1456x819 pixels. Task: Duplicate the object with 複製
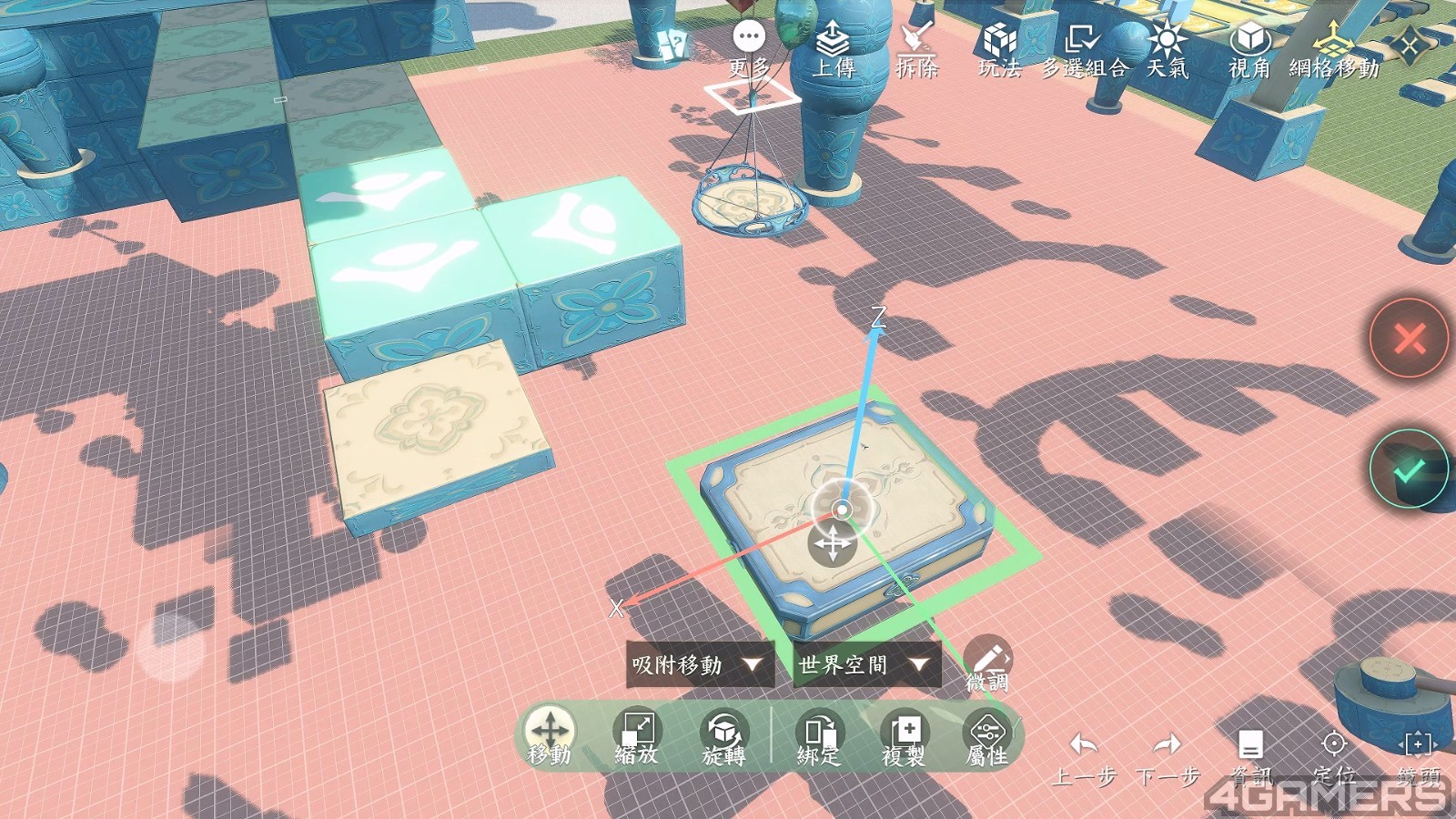[904, 733]
